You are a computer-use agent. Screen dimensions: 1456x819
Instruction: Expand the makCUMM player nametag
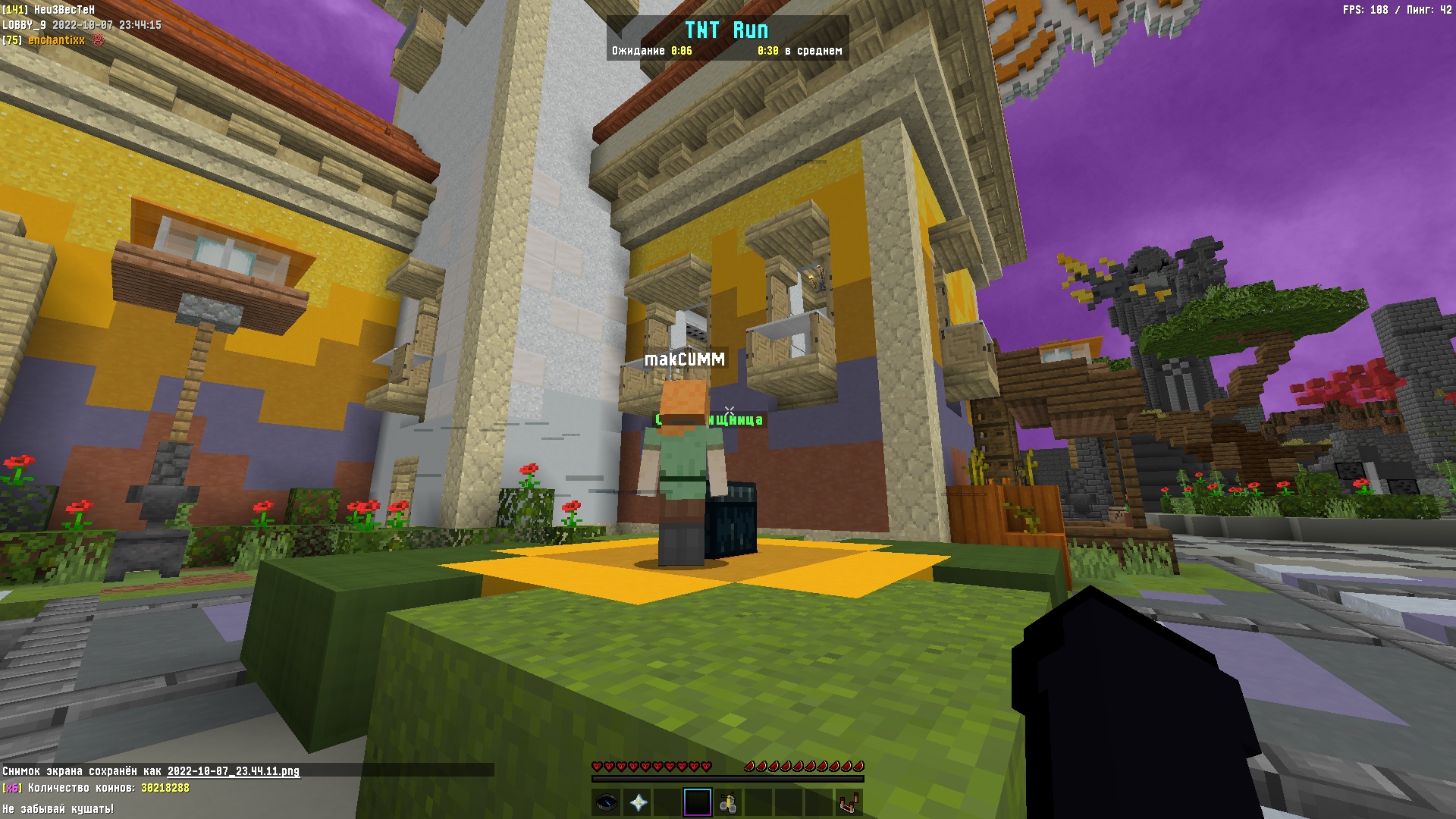coord(685,359)
